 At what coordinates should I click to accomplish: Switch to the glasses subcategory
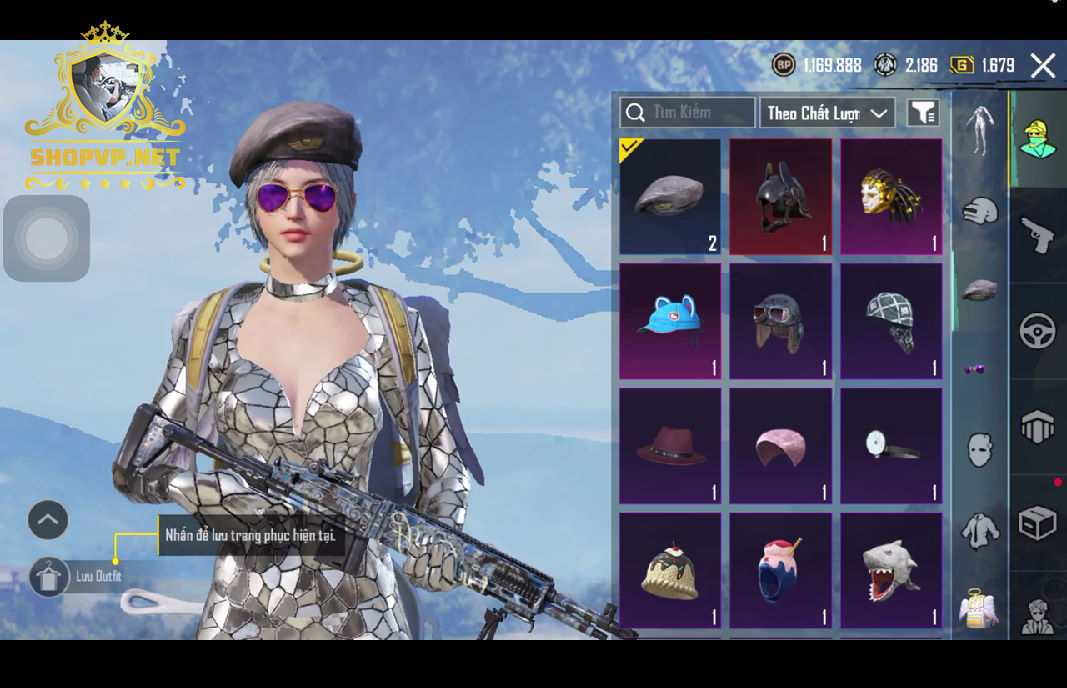click(x=975, y=369)
